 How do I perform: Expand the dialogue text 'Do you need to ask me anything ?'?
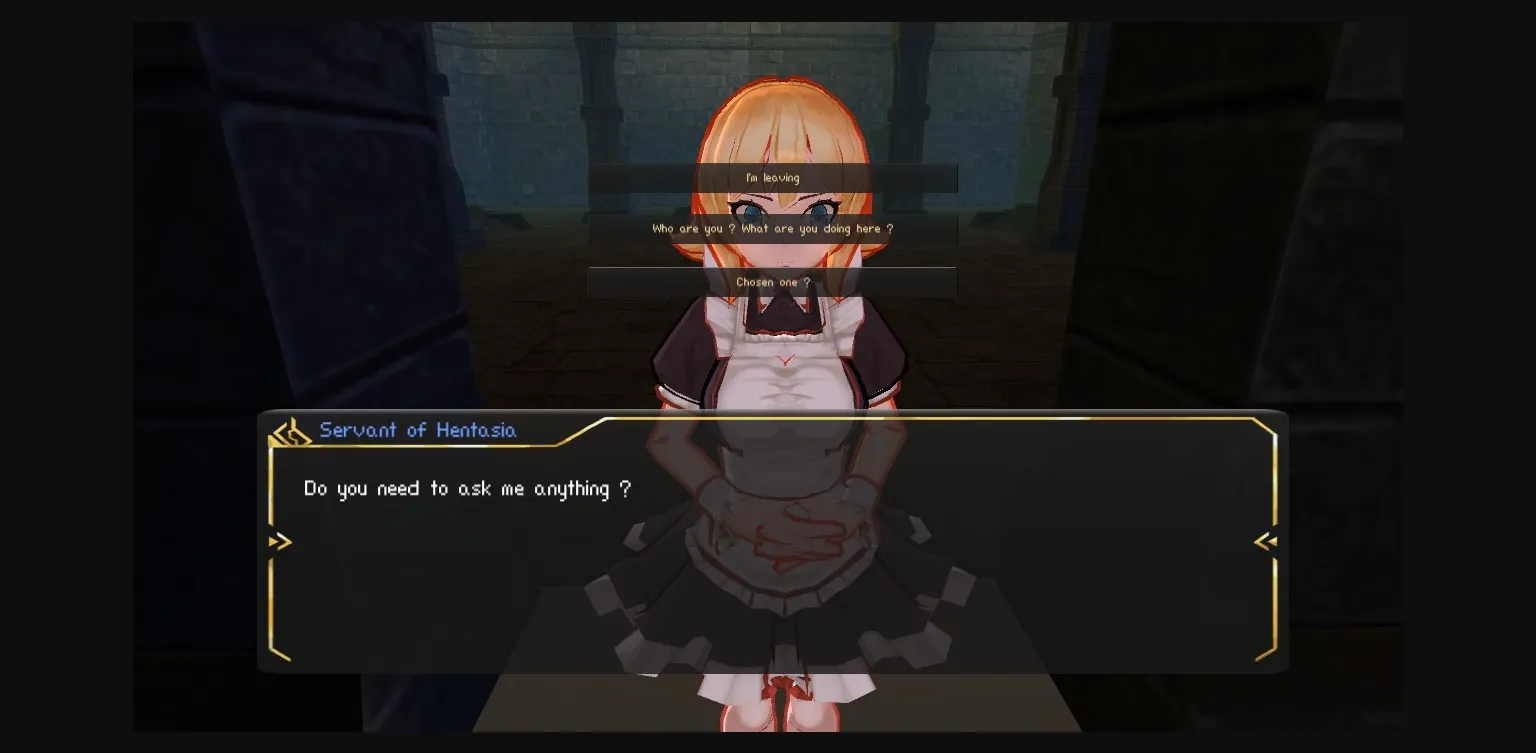click(467, 488)
